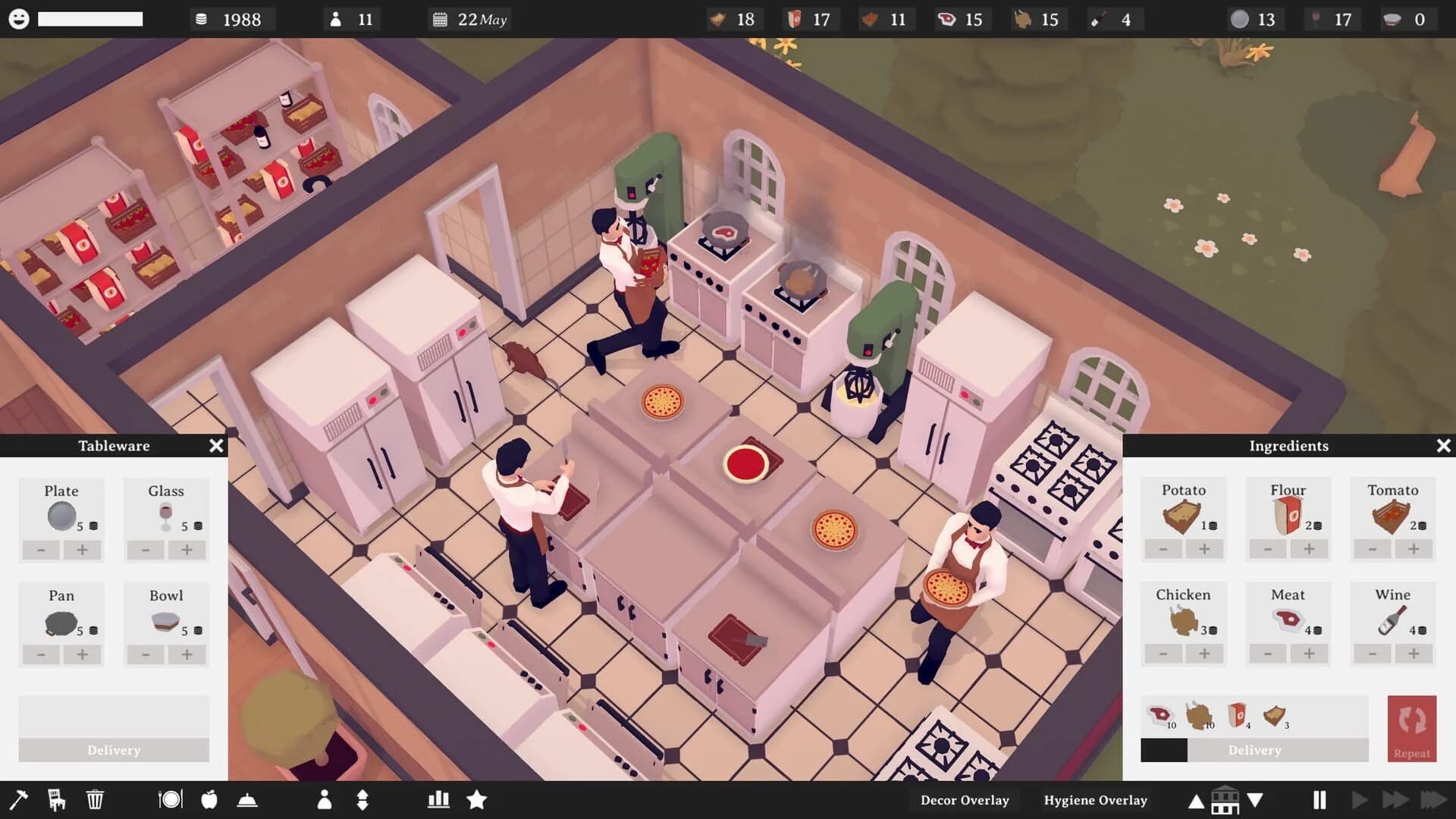
Task: Order the ingredients Delivery
Action: (x=1254, y=750)
